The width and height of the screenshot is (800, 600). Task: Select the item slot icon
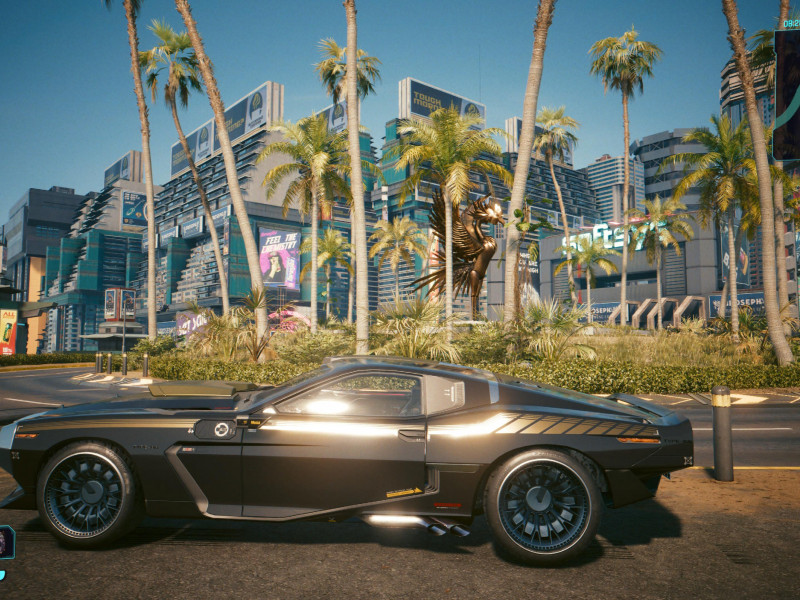[5, 542]
